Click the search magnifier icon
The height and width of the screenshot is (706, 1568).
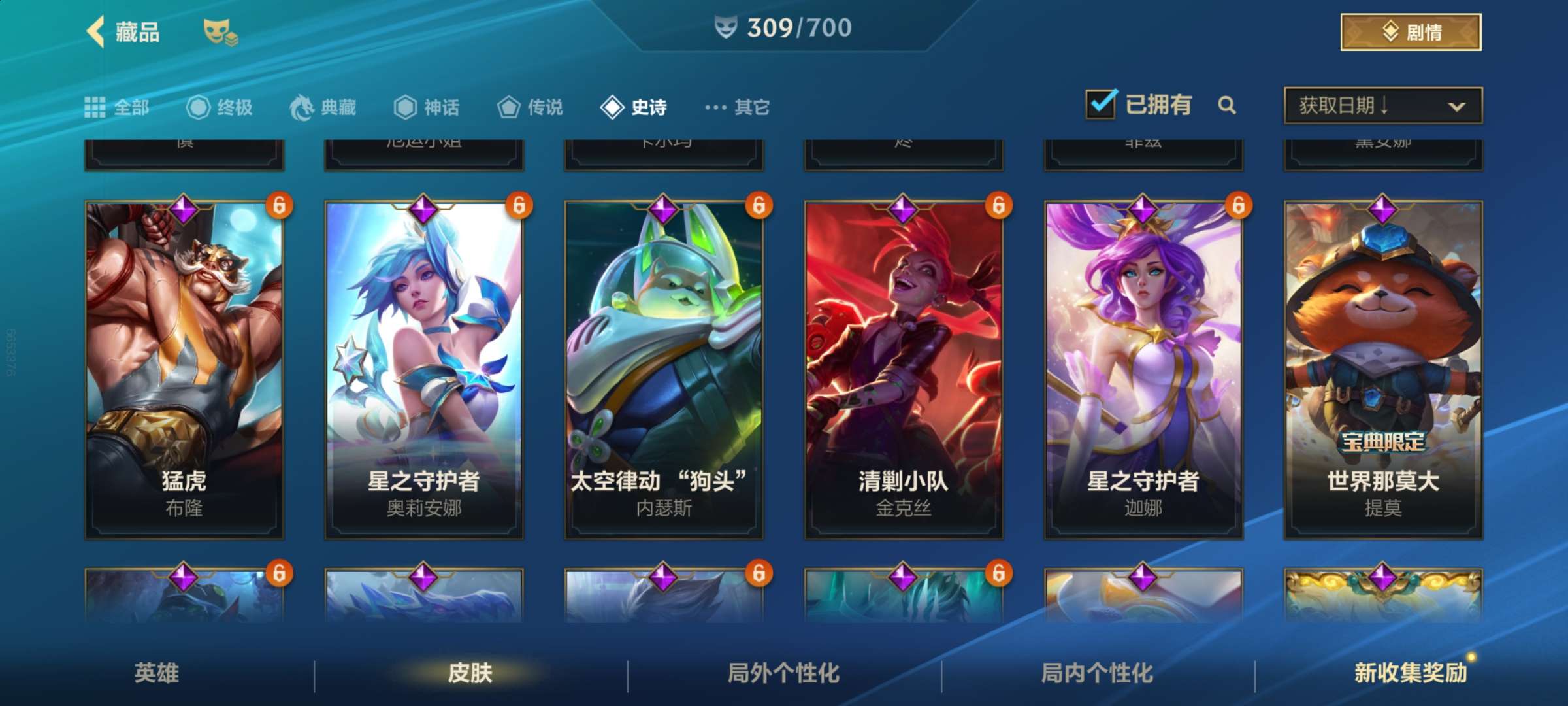pos(1227,105)
